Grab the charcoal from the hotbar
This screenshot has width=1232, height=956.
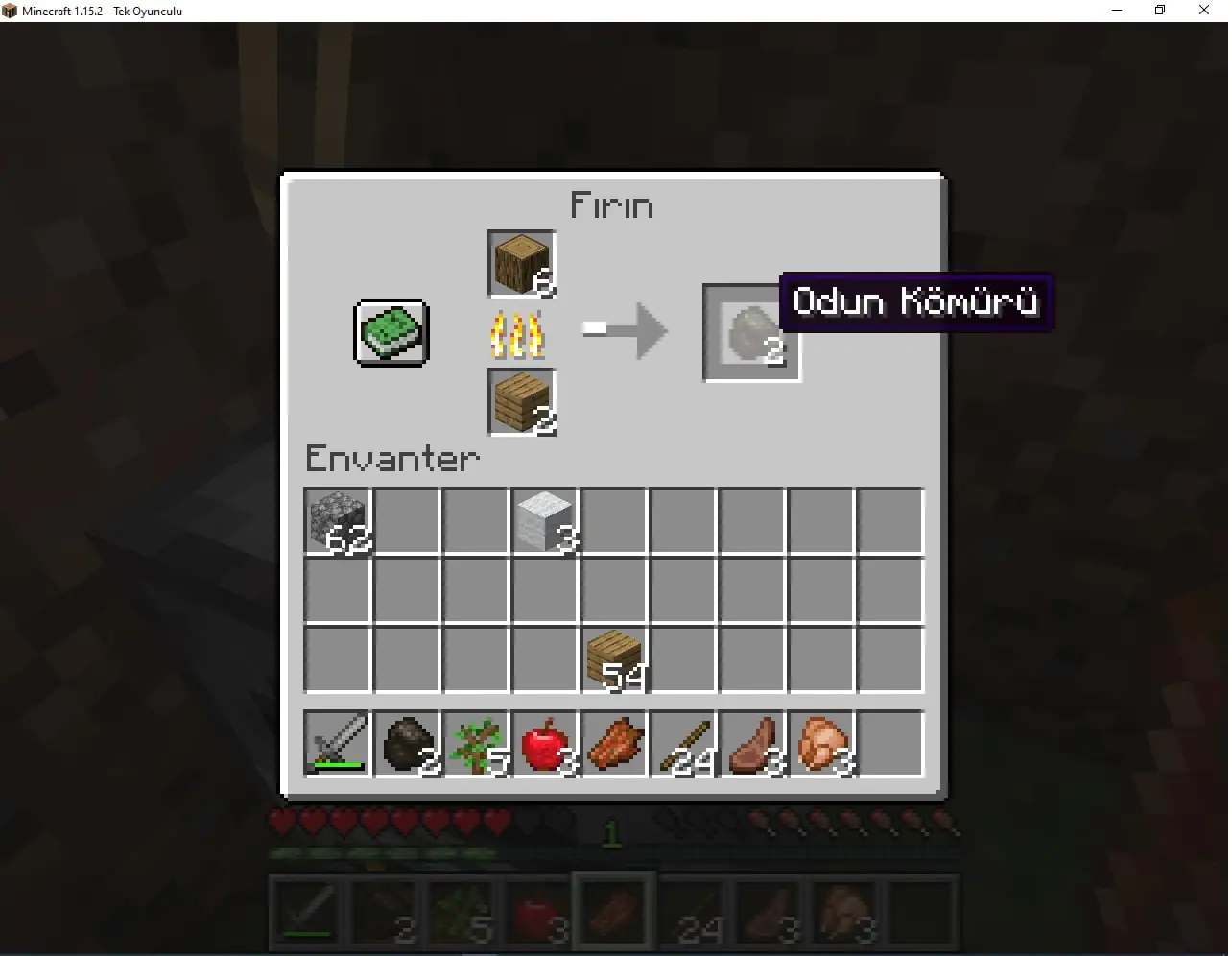pos(407,744)
